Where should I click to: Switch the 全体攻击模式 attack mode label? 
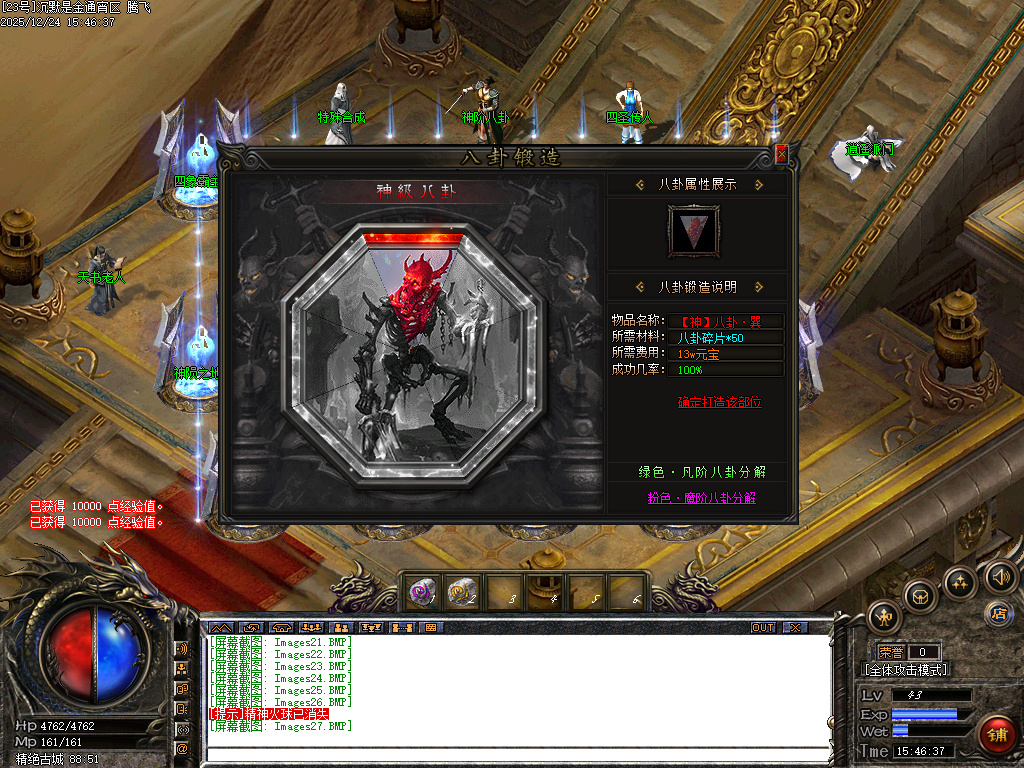(906, 670)
